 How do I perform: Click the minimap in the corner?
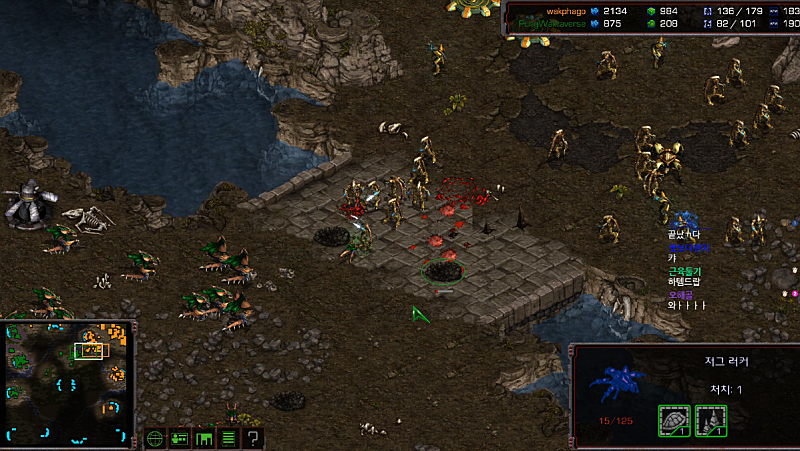(70, 382)
